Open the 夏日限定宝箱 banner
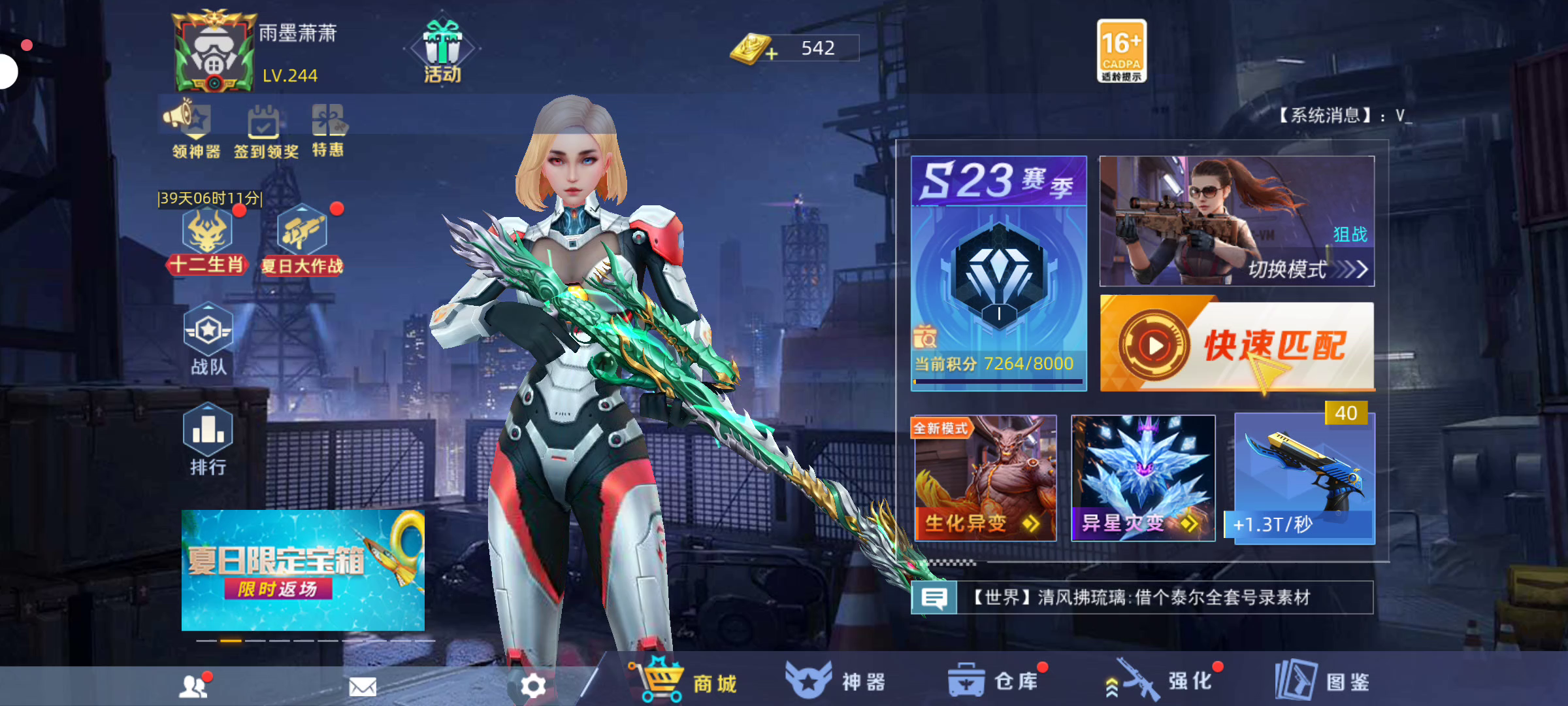1568x706 pixels. click(302, 570)
